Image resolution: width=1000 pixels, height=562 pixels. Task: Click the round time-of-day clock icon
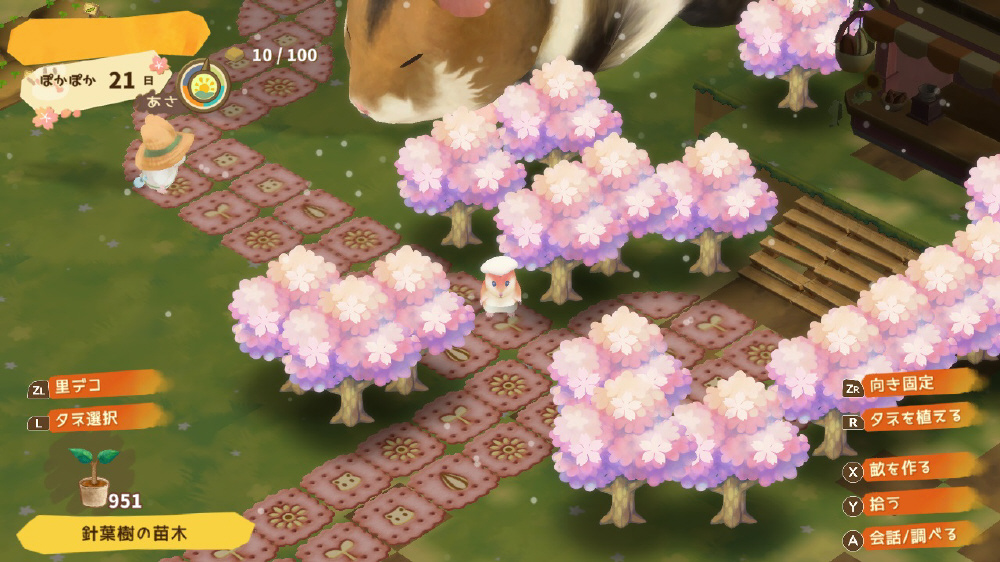tap(203, 85)
